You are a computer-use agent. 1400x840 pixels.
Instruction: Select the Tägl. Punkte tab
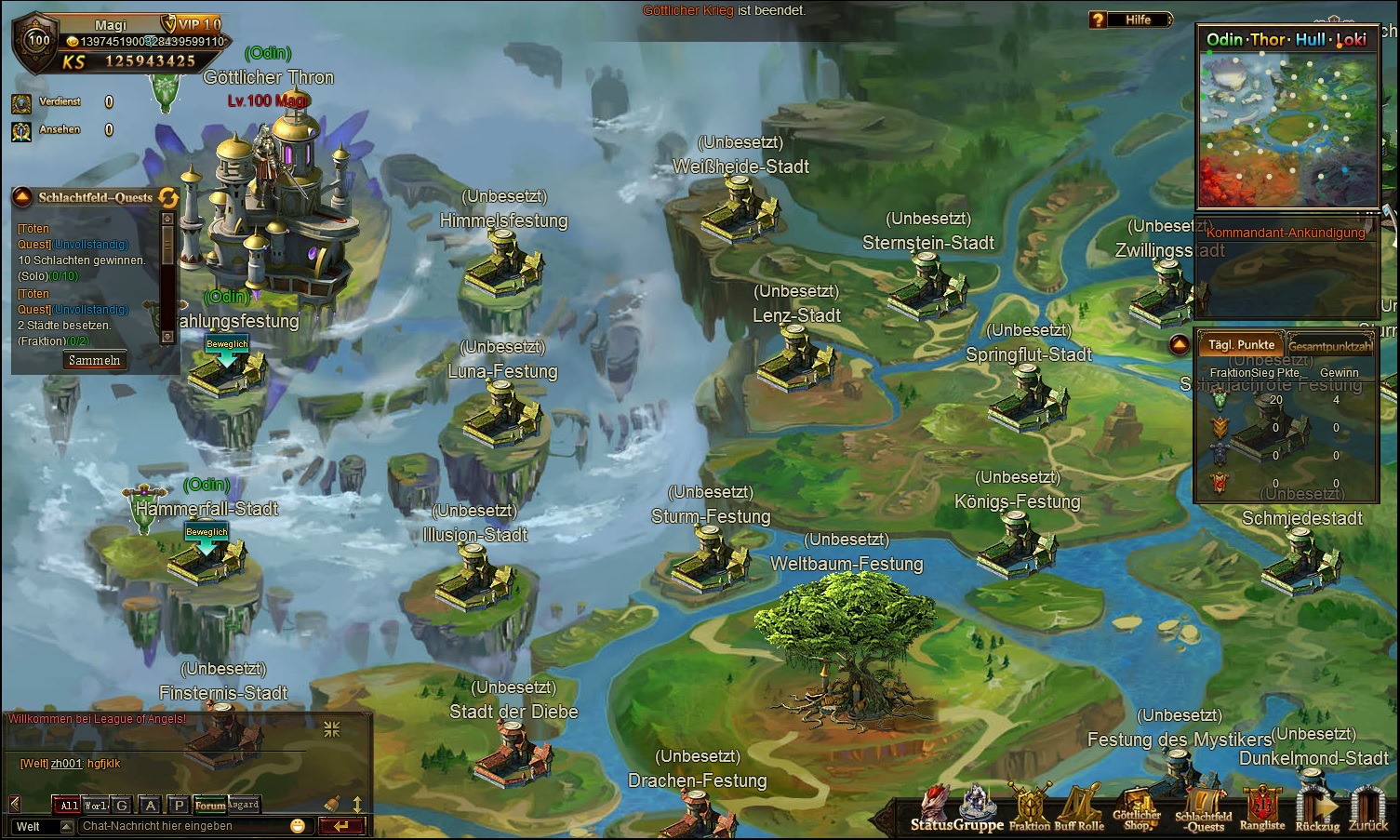[x=1241, y=344]
